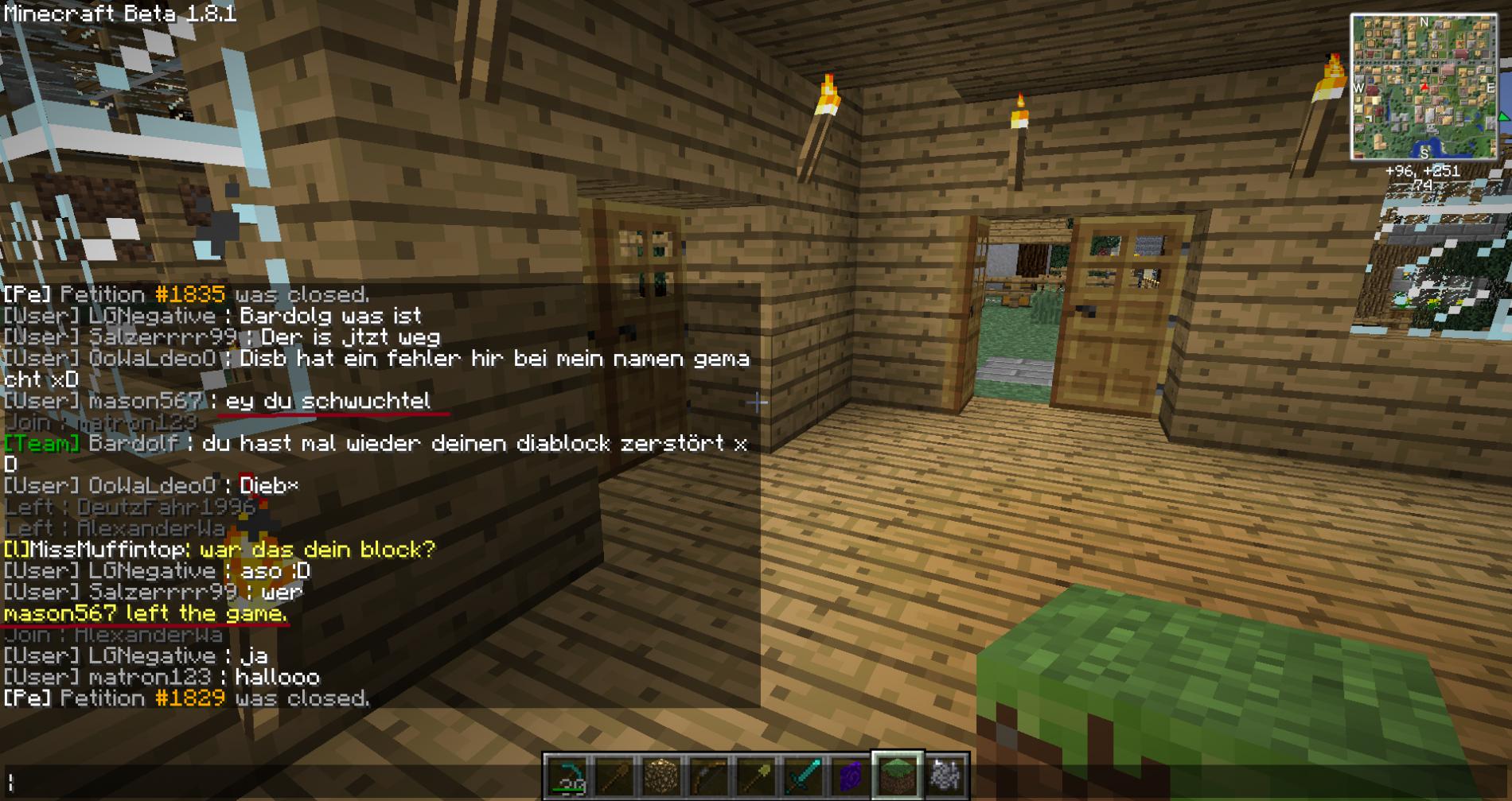Select the wooden shovel hotbar slot
Image resolution: width=1512 pixels, height=801 pixels.
(x=614, y=776)
